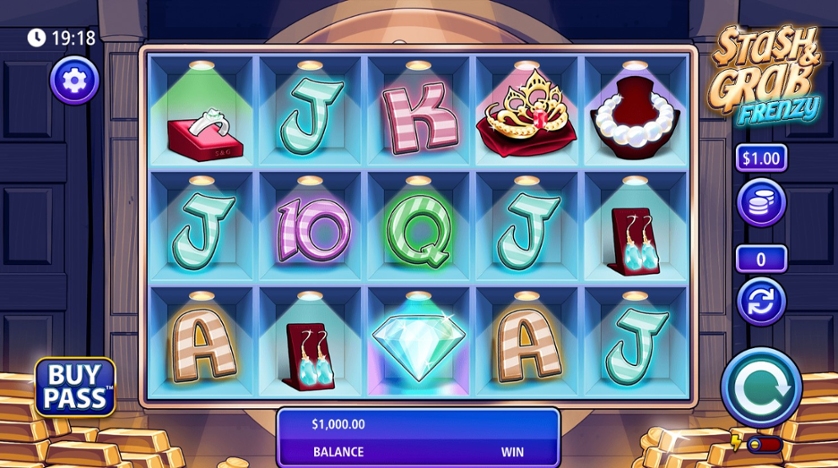Spin the reels with the big arrow button
This screenshot has height=468, width=838.
click(761, 386)
